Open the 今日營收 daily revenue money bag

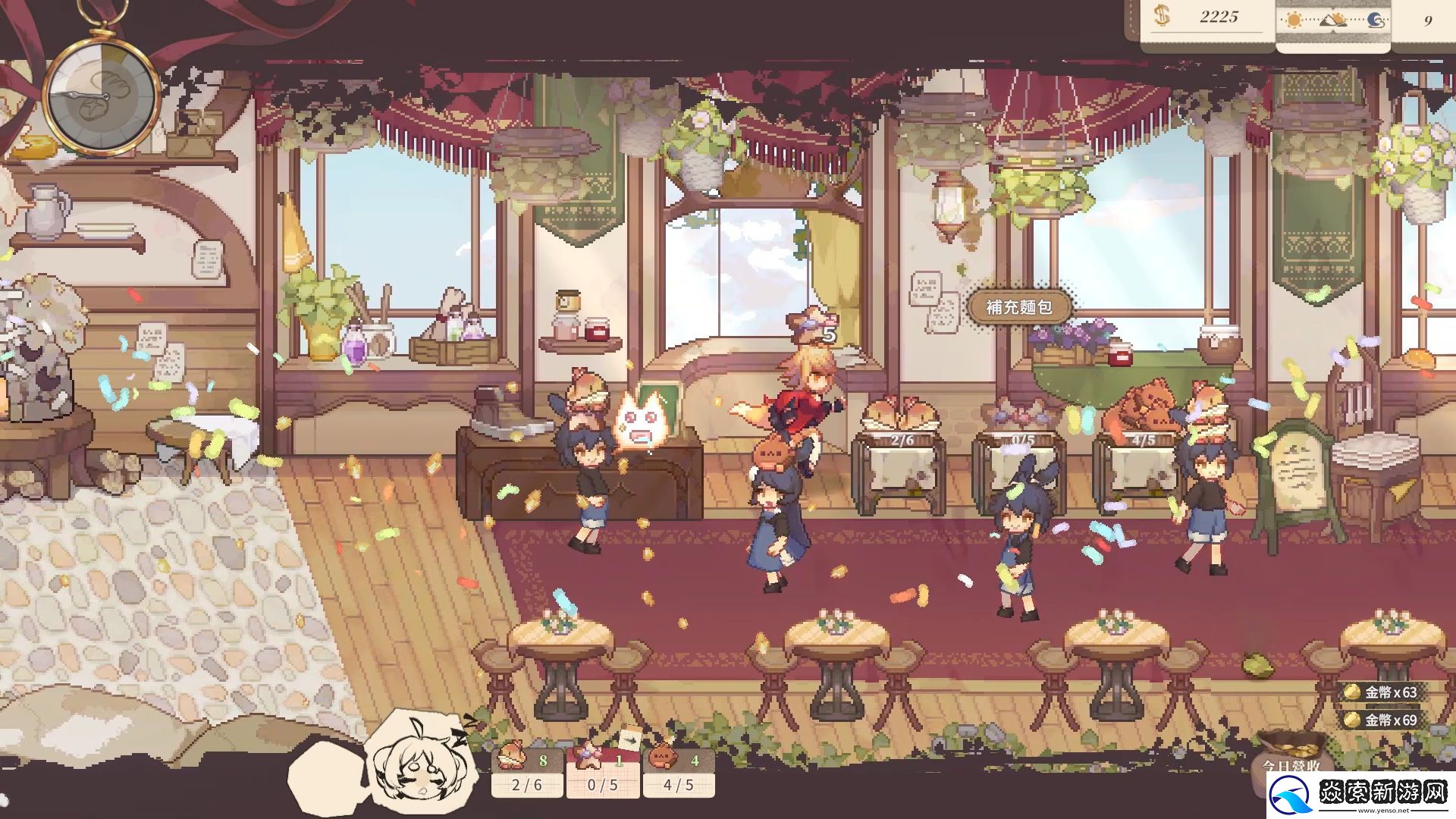1291,758
